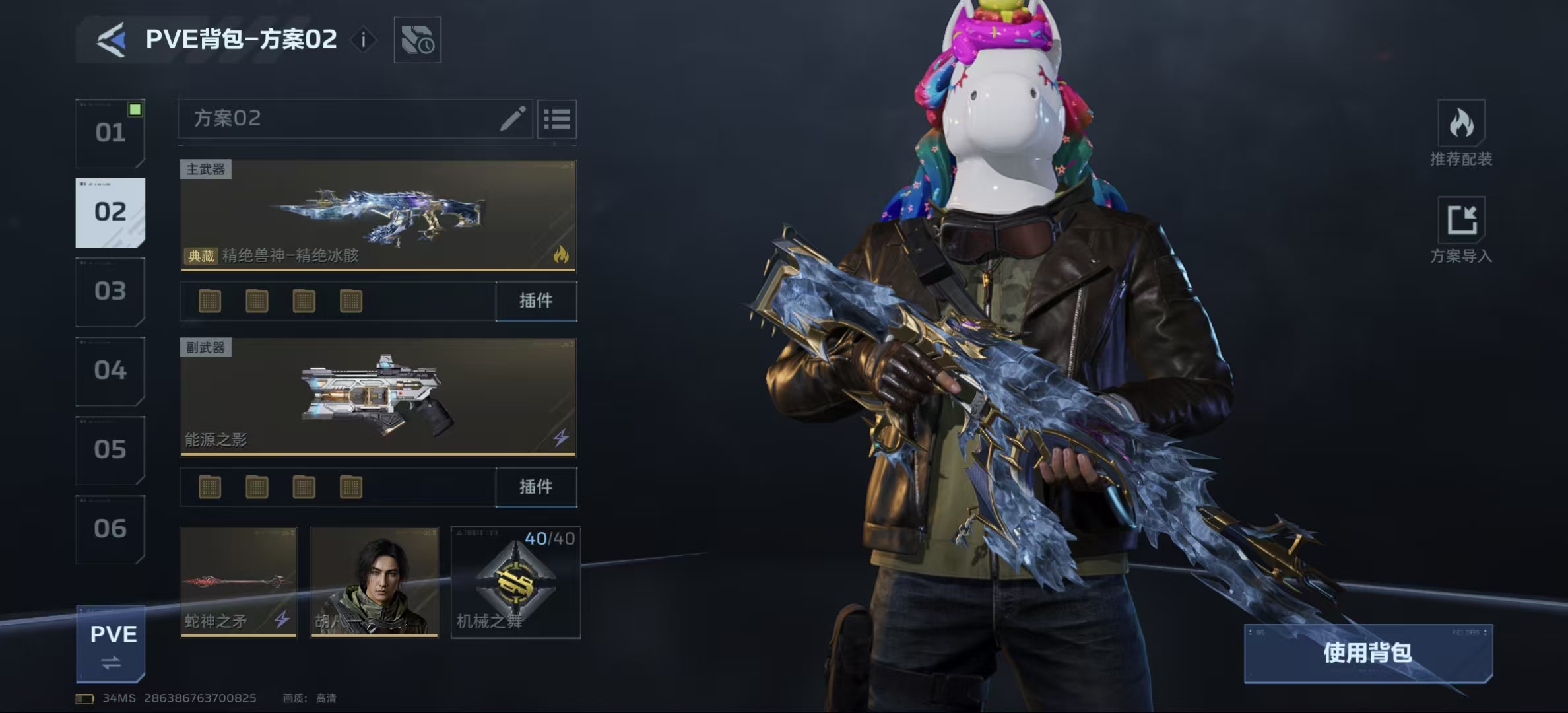Choose the character portrait slot
This screenshot has width=1568, height=713.
tap(374, 582)
